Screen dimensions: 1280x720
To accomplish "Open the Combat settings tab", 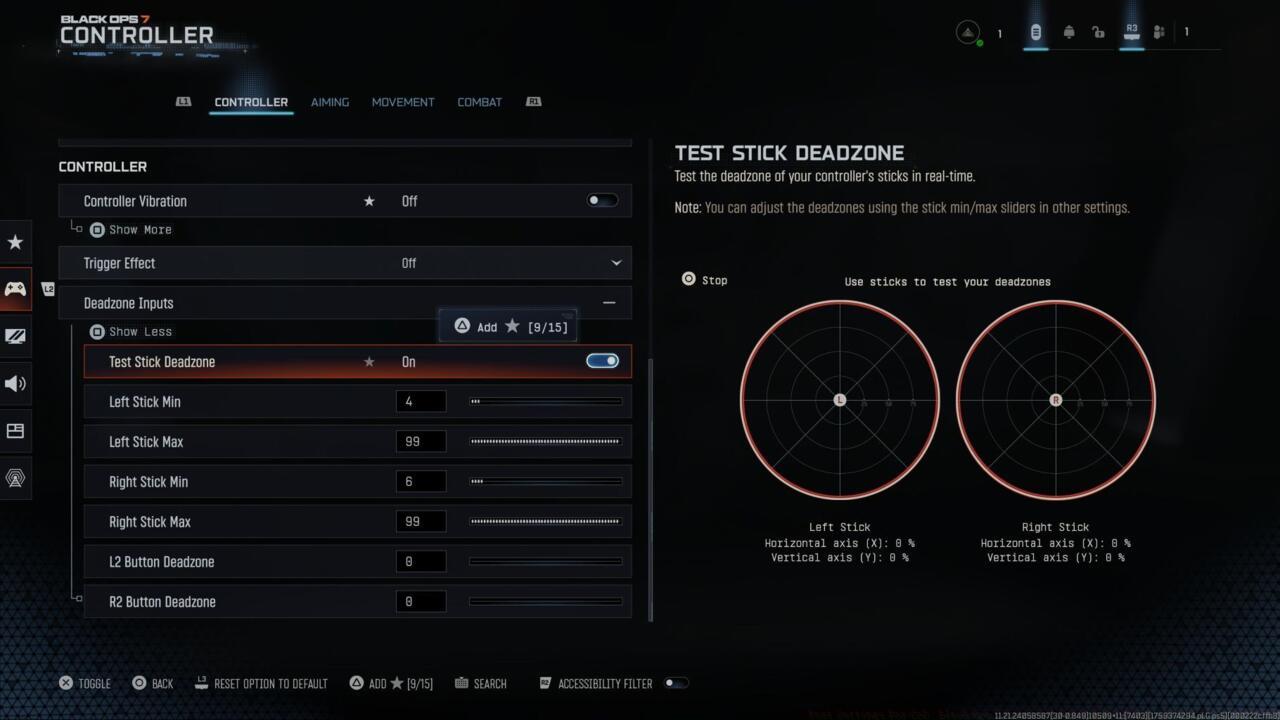I will (479, 101).
